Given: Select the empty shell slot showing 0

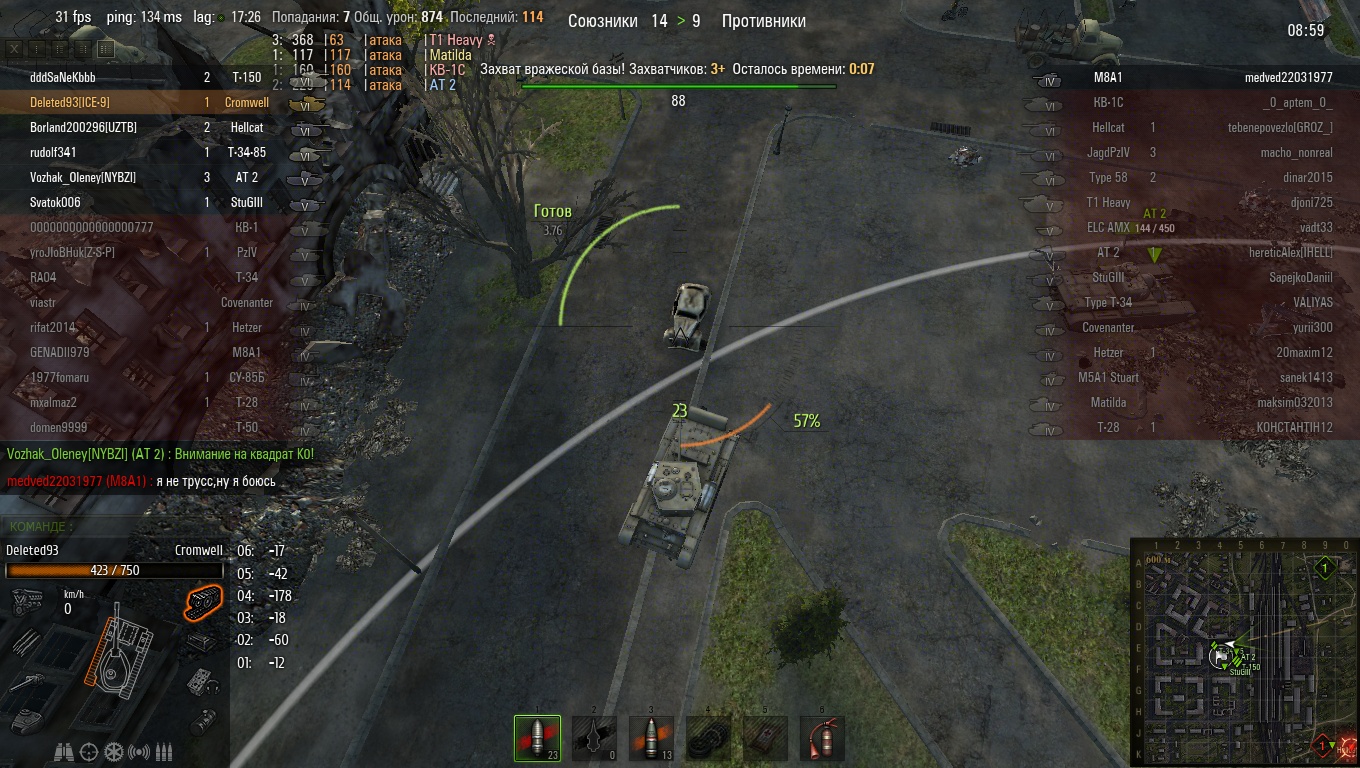Looking at the screenshot, I should pyautogui.click(x=594, y=739).
